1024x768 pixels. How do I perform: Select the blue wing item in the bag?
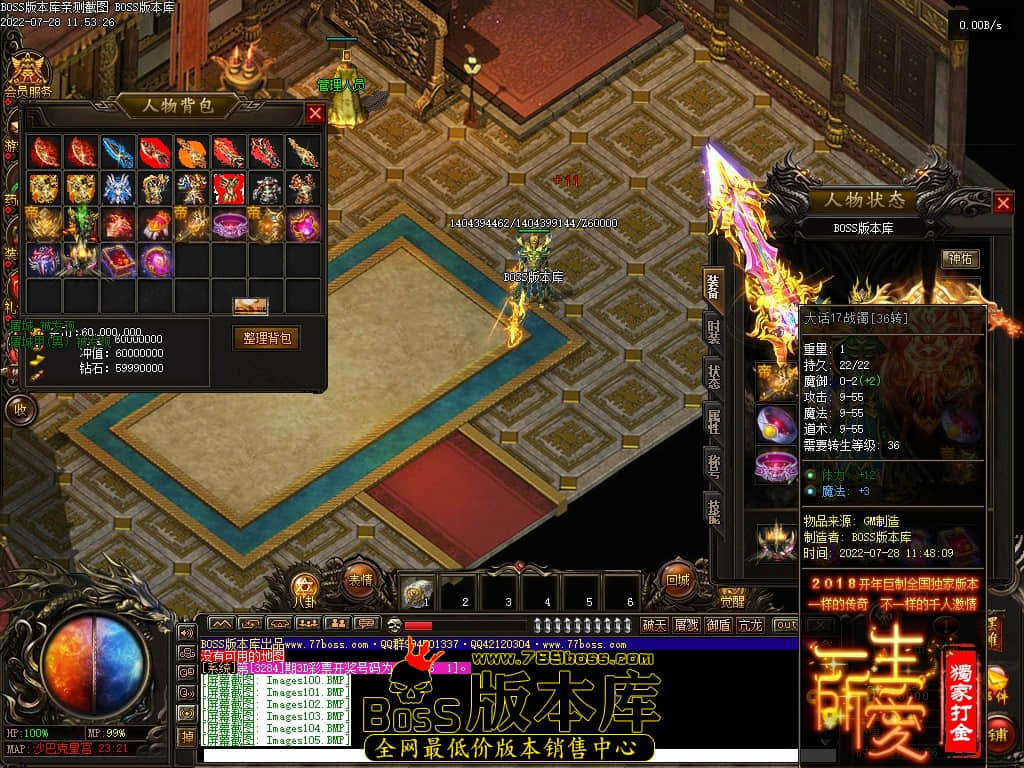pos(117,152)
